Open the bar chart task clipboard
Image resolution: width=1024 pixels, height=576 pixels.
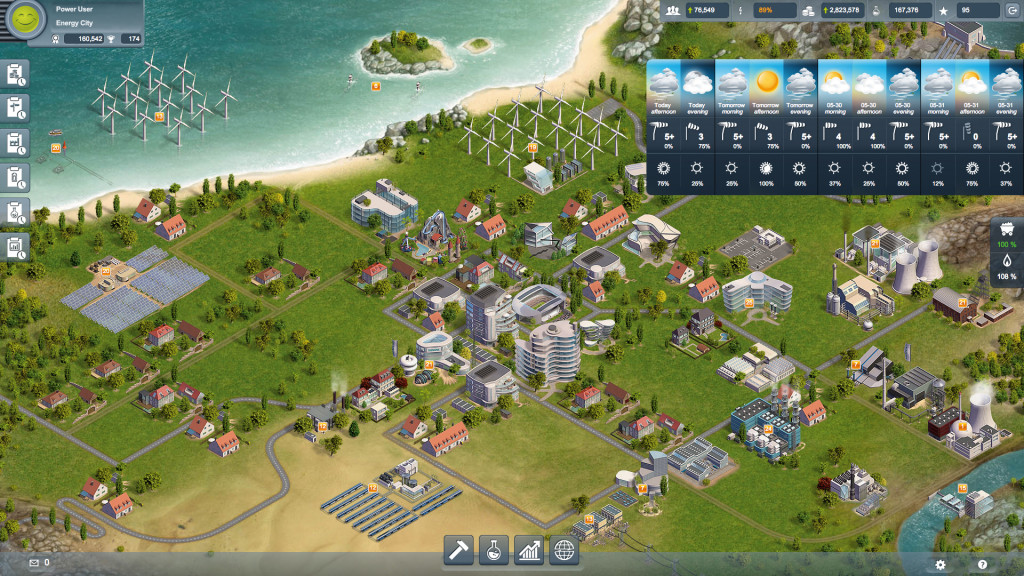17,247
